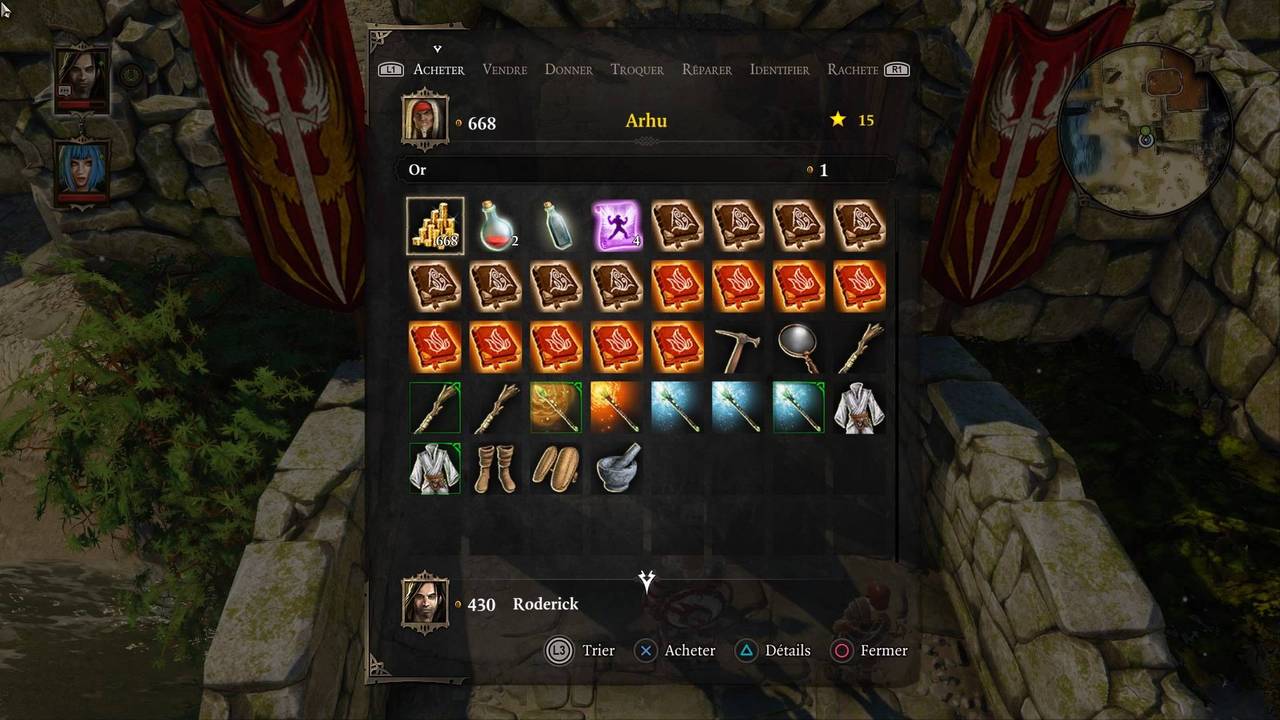Select the blue-haired companion portrait
The width and height of the screenshot is (1280, 720).
[82, 168]
